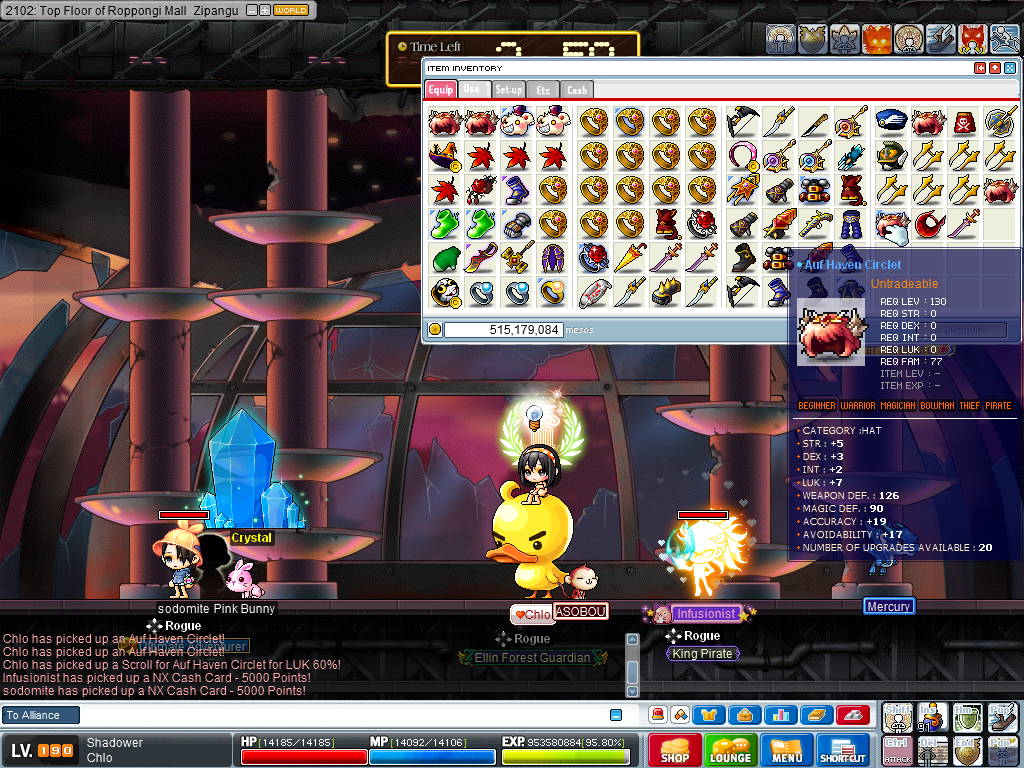This screenshot has width=1024, height=768.
Task: Click the meso coin button in inventory
Action: 434,329
